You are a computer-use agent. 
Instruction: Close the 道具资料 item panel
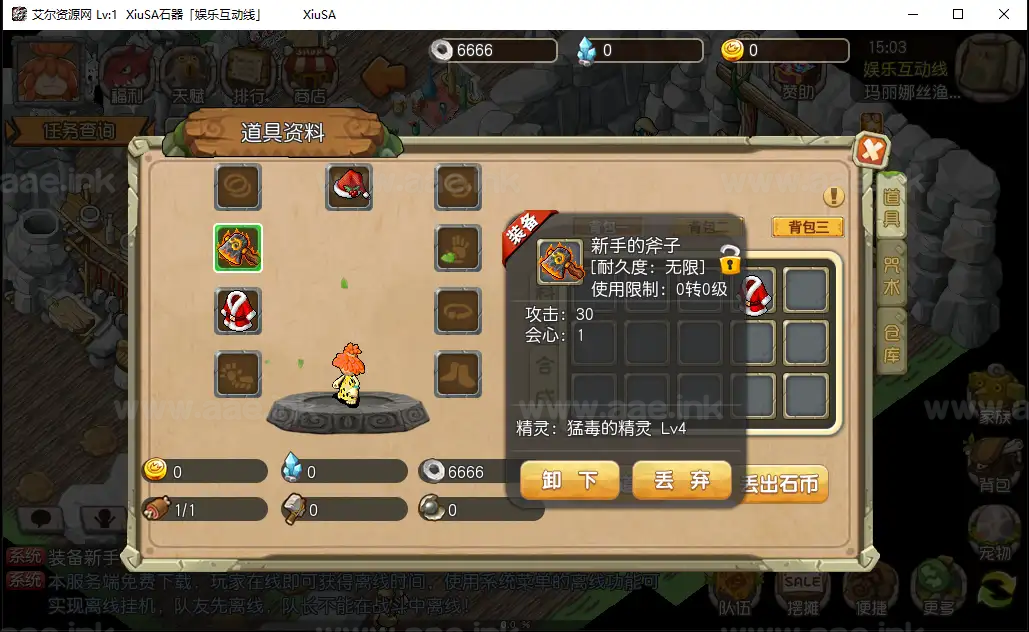tap(871, 151)
